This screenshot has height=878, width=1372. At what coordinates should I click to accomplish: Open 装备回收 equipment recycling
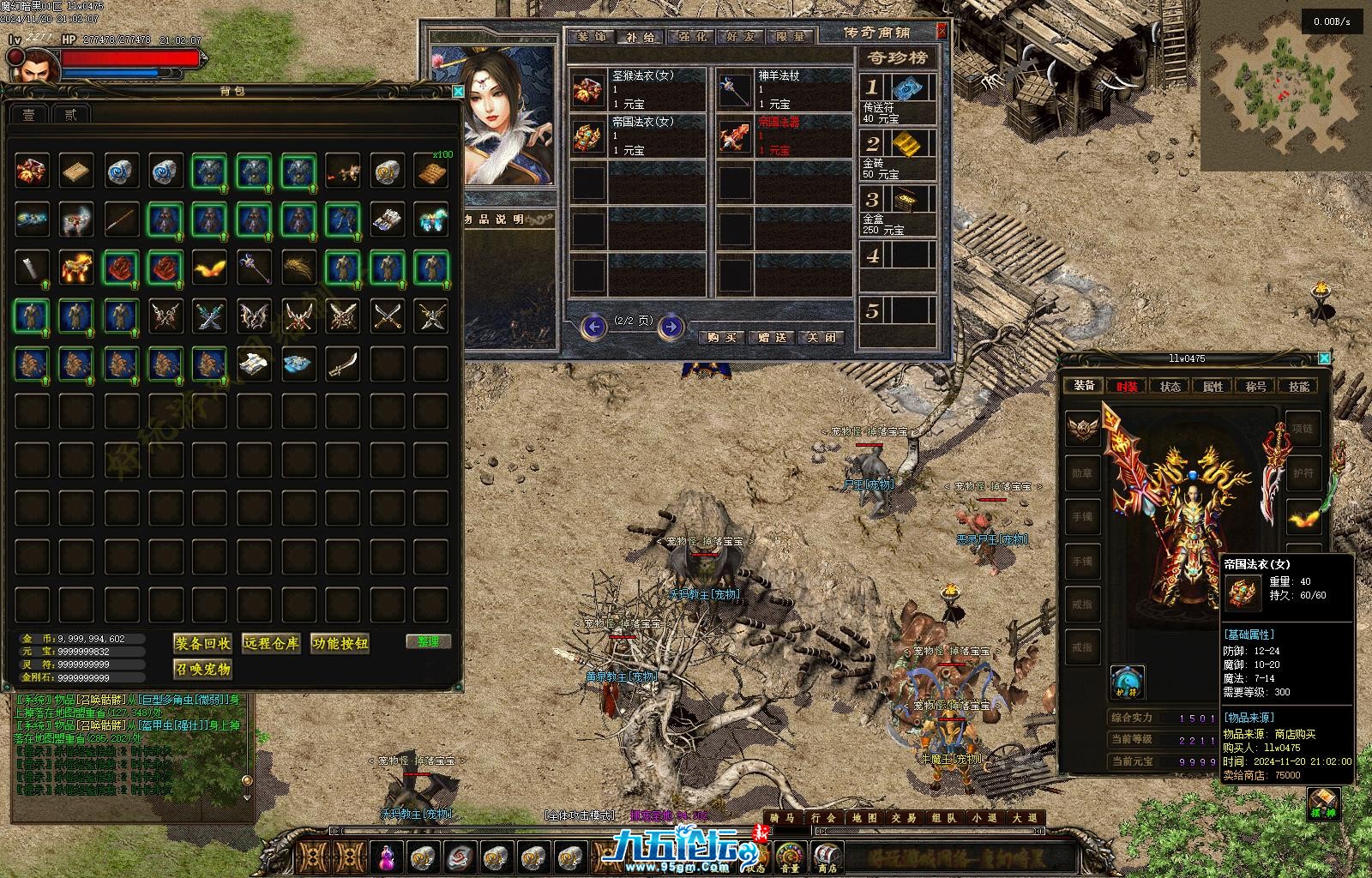click(x=203, y=643)
